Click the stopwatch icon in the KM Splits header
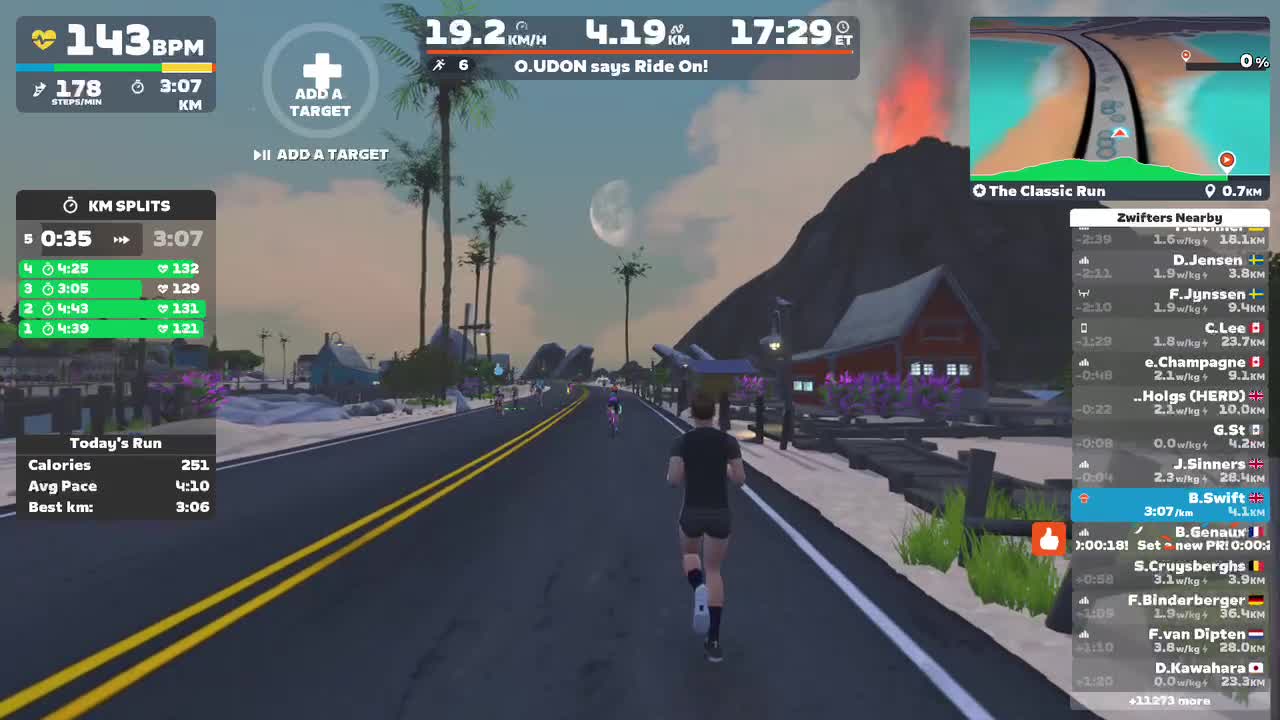This screenshot has height=720, width=1280. point(70,205)
